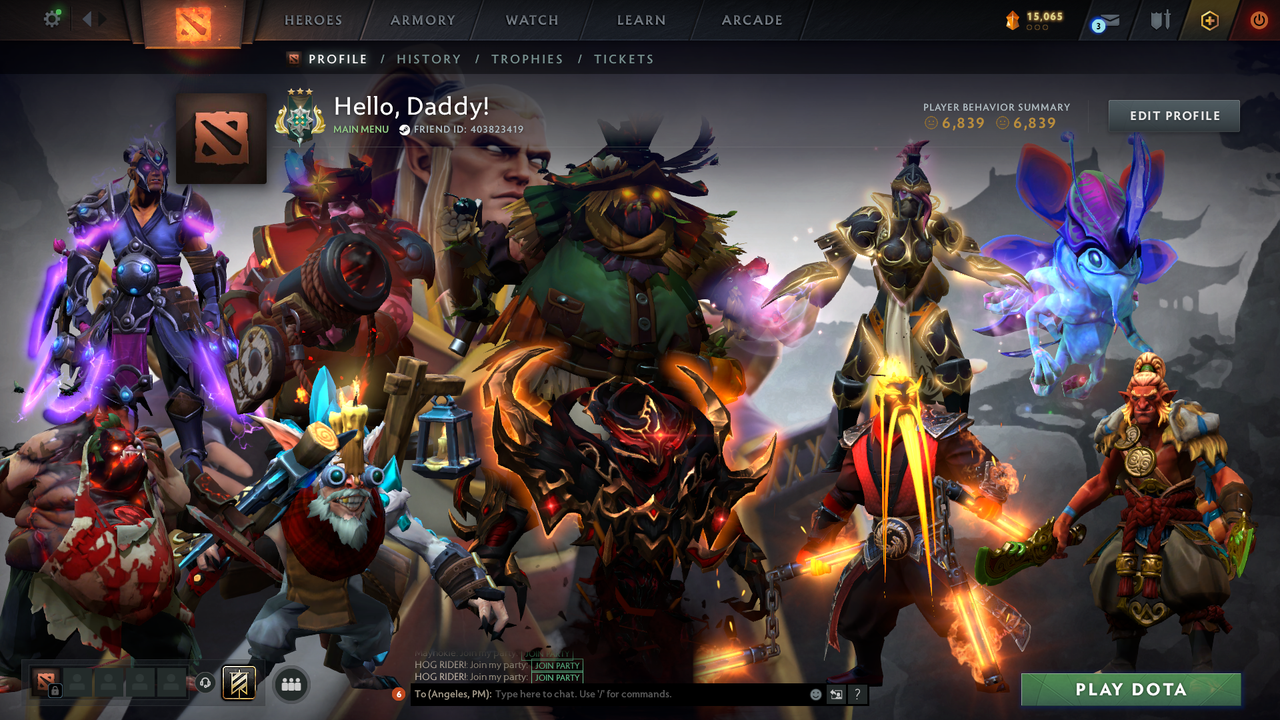Open the WATCH menu
Screen dimensions: 1280x720
pos(531,19)
